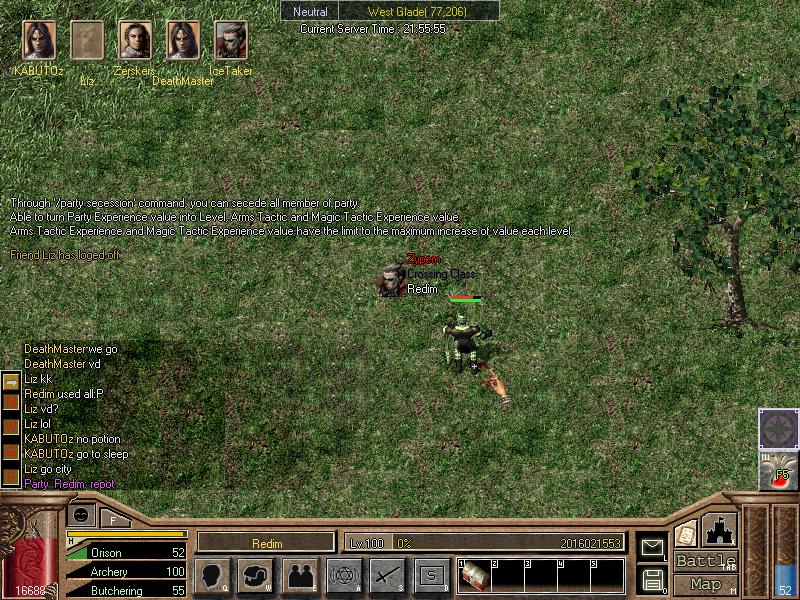Click the floppy disk save icon
800x600 pixels.
[652, 579]
